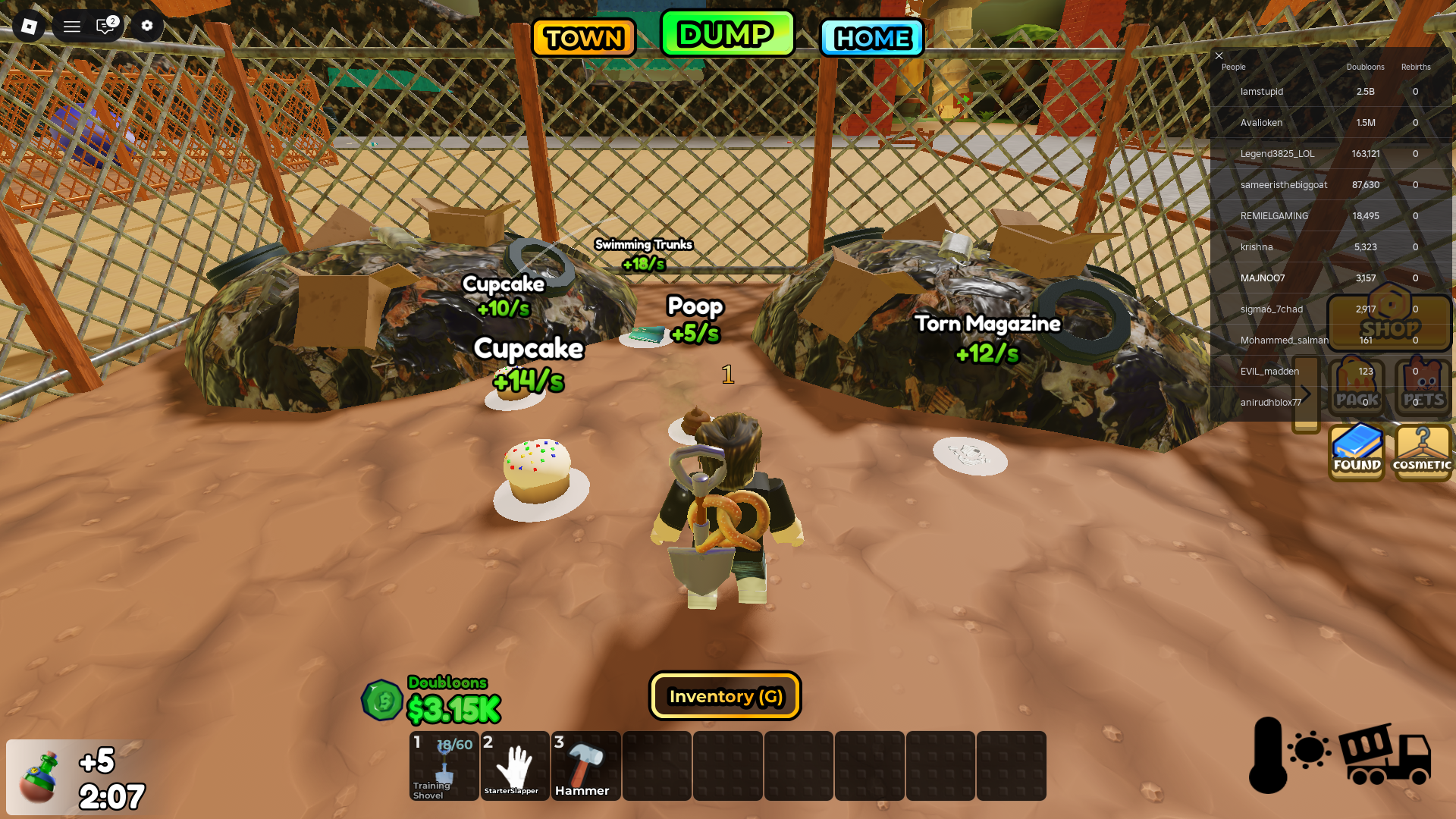The height and width of the screenshot is (819, 1456).
Task: Open the PETS menu
Action: [x=1423, y=388]
